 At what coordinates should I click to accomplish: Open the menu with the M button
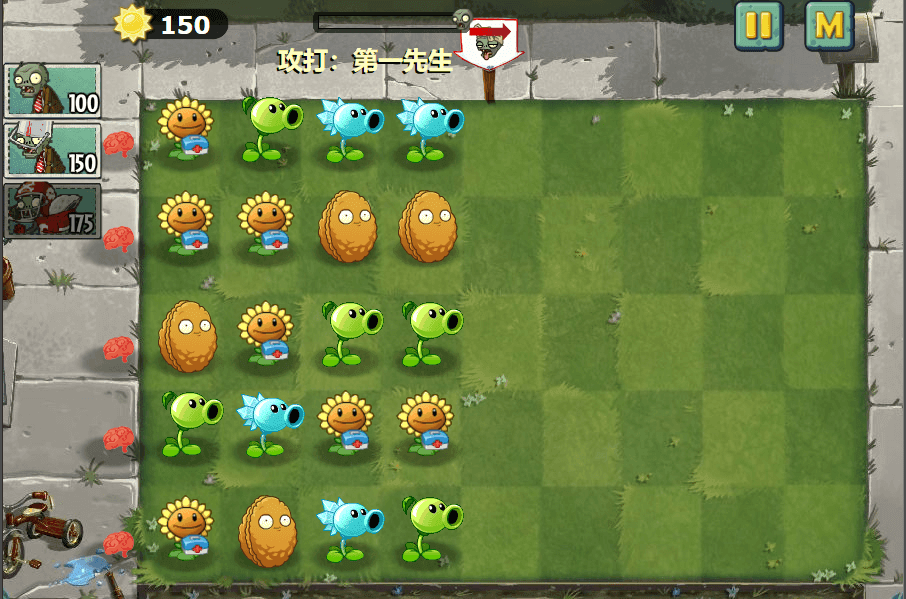pos(829,26)
